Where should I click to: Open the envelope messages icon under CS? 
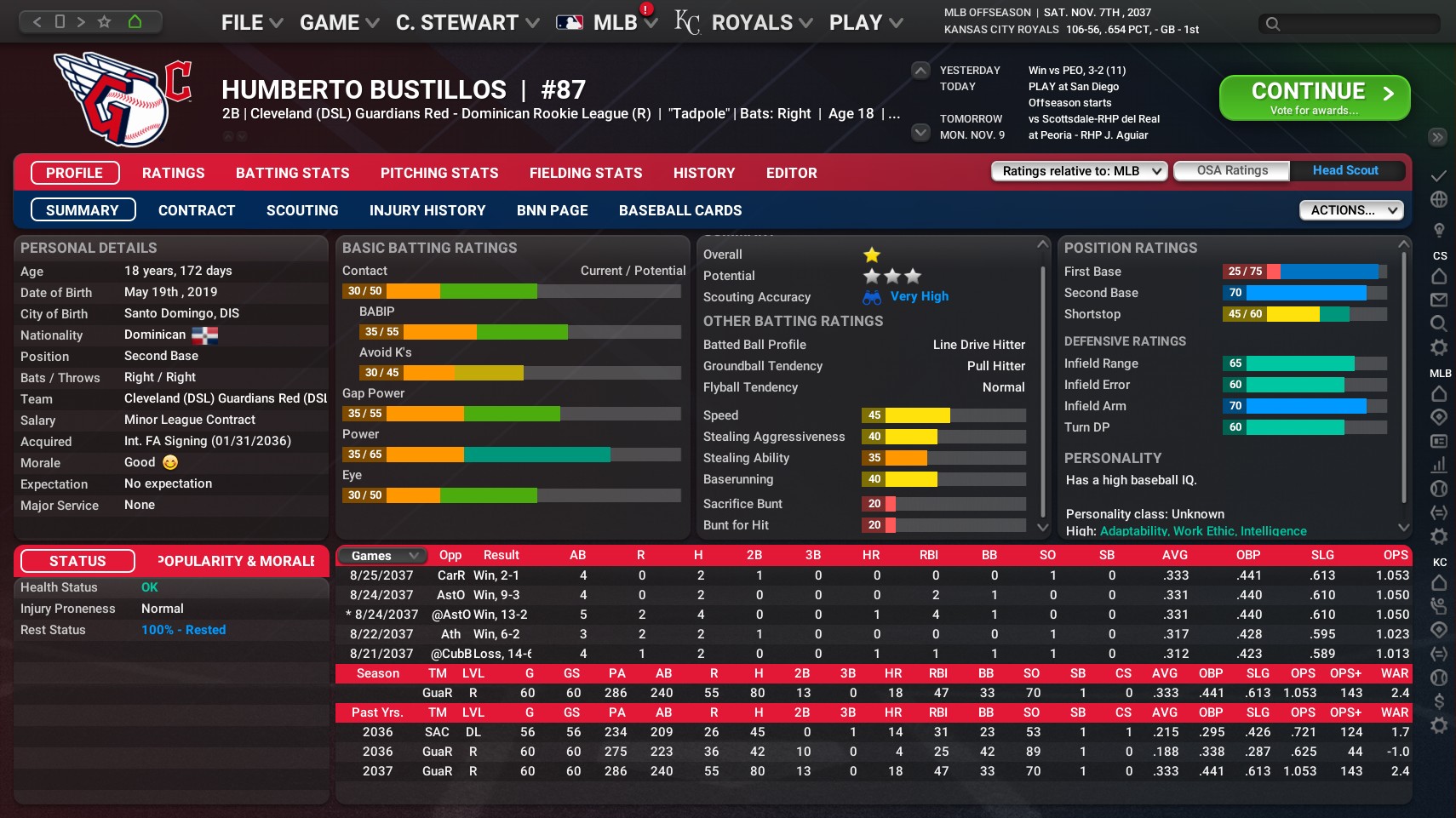coord(1437,300)
